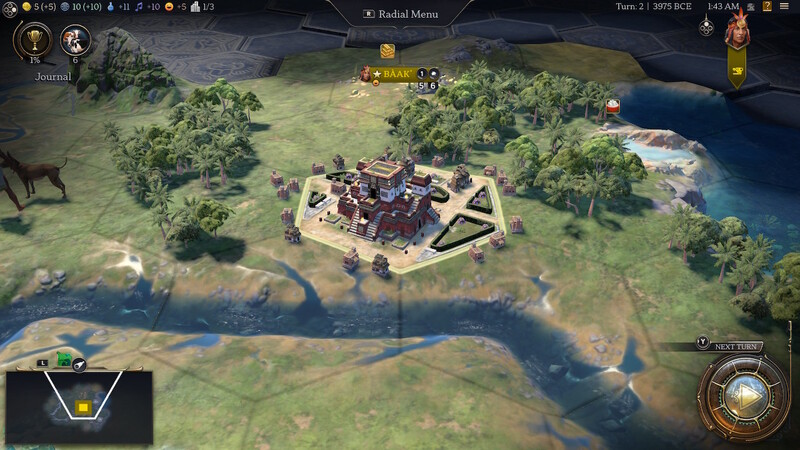Open the yellow production crate above BAAK
Screen dimensions: 800x450
point(388,51)
